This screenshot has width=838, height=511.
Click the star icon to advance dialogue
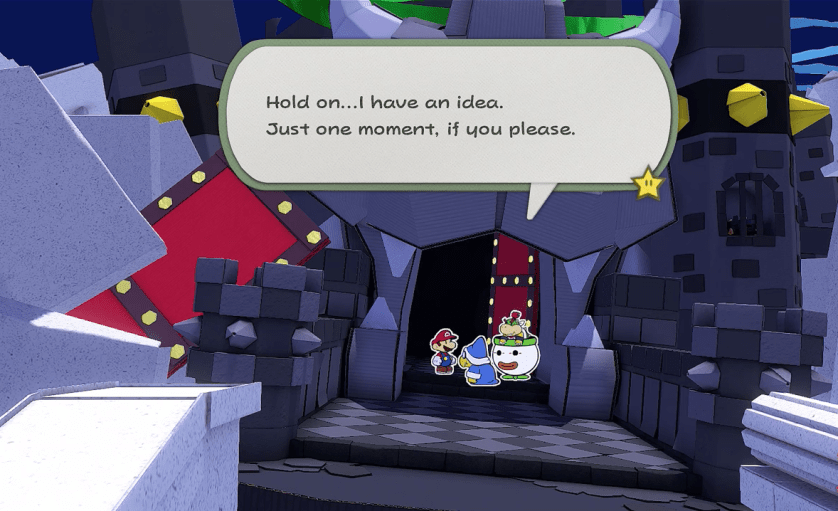pyautogui.click(x=649, y=182)
